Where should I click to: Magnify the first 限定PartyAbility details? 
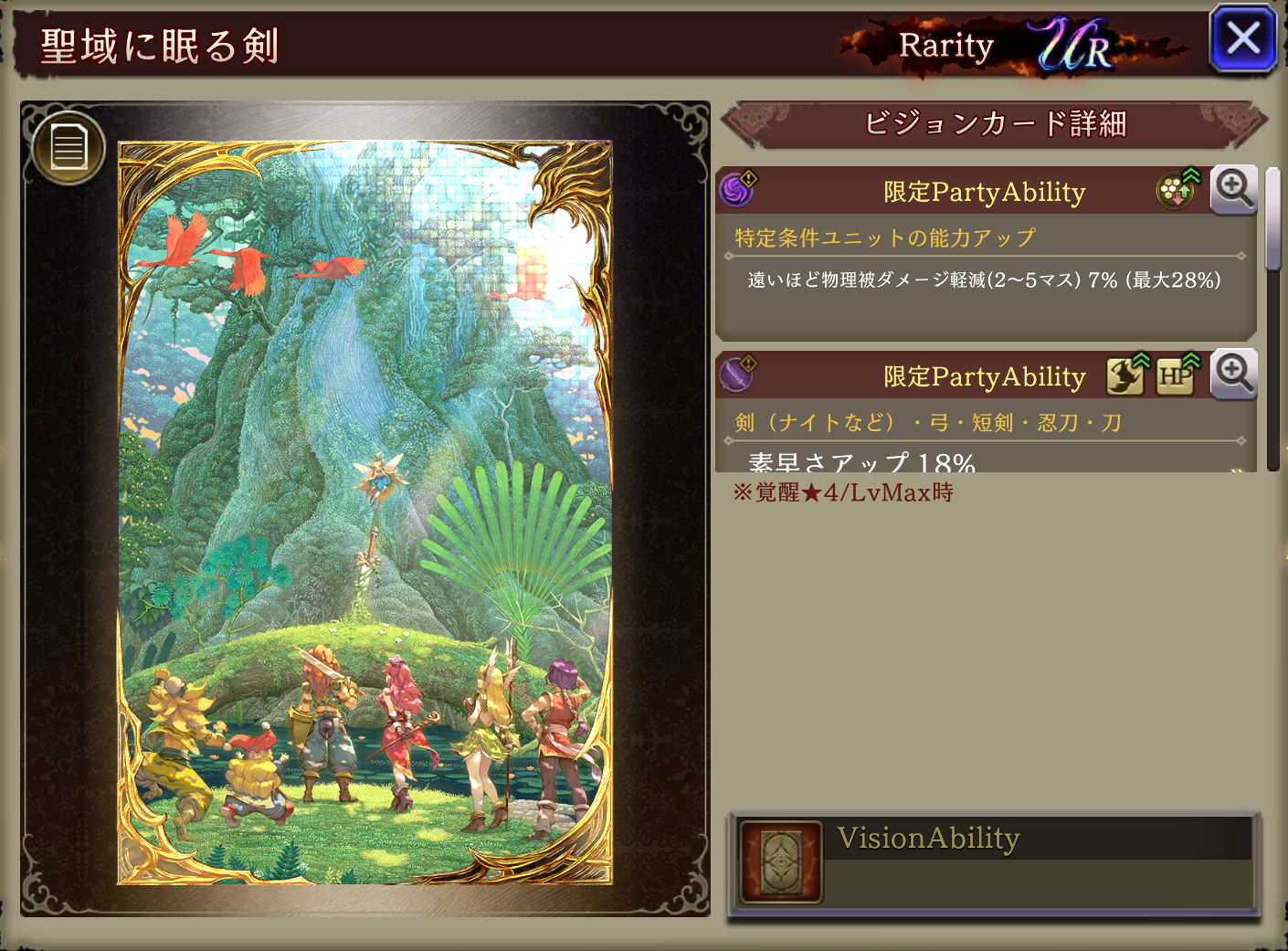click(1233, 189)
